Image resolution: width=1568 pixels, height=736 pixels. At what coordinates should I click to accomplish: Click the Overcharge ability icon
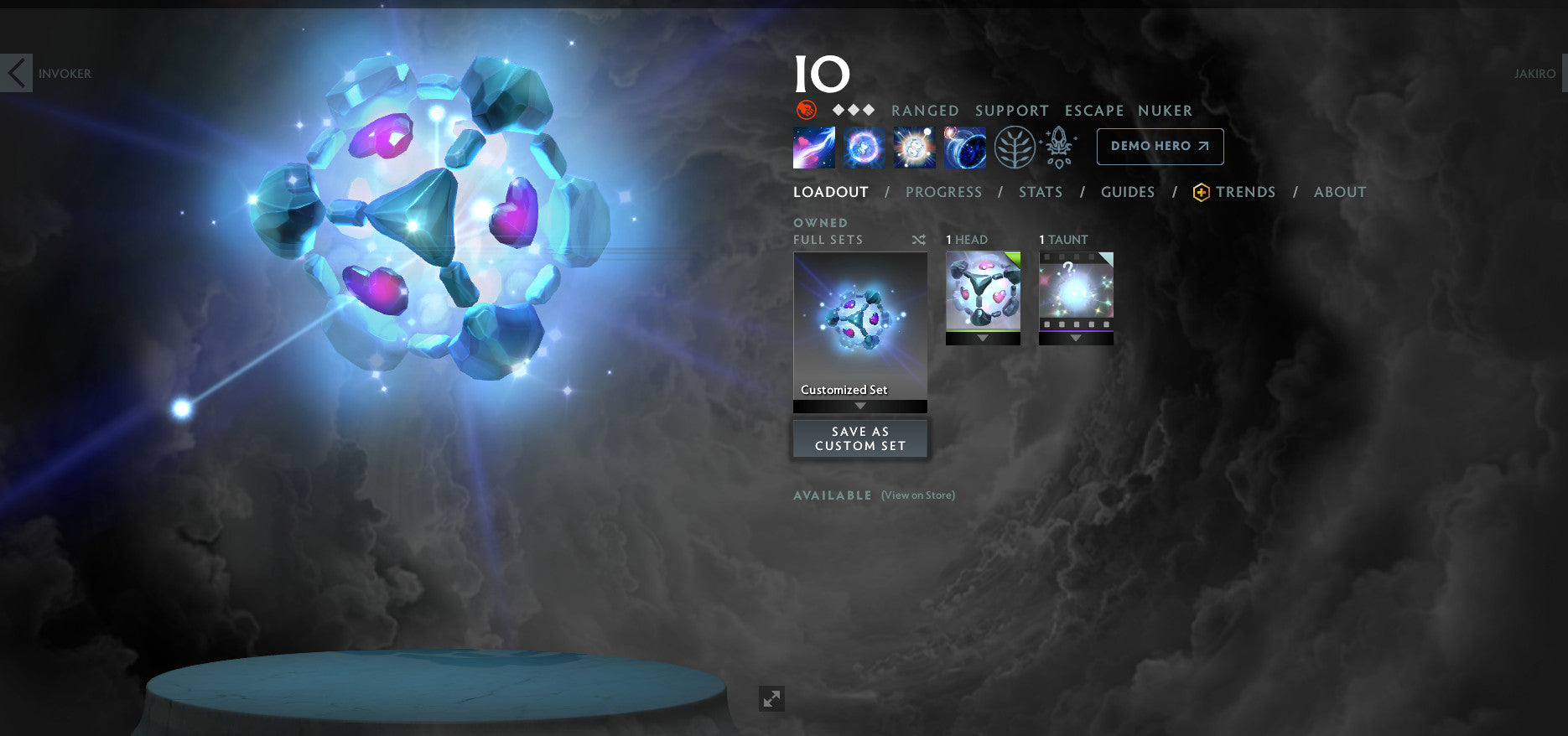(914, 146)
